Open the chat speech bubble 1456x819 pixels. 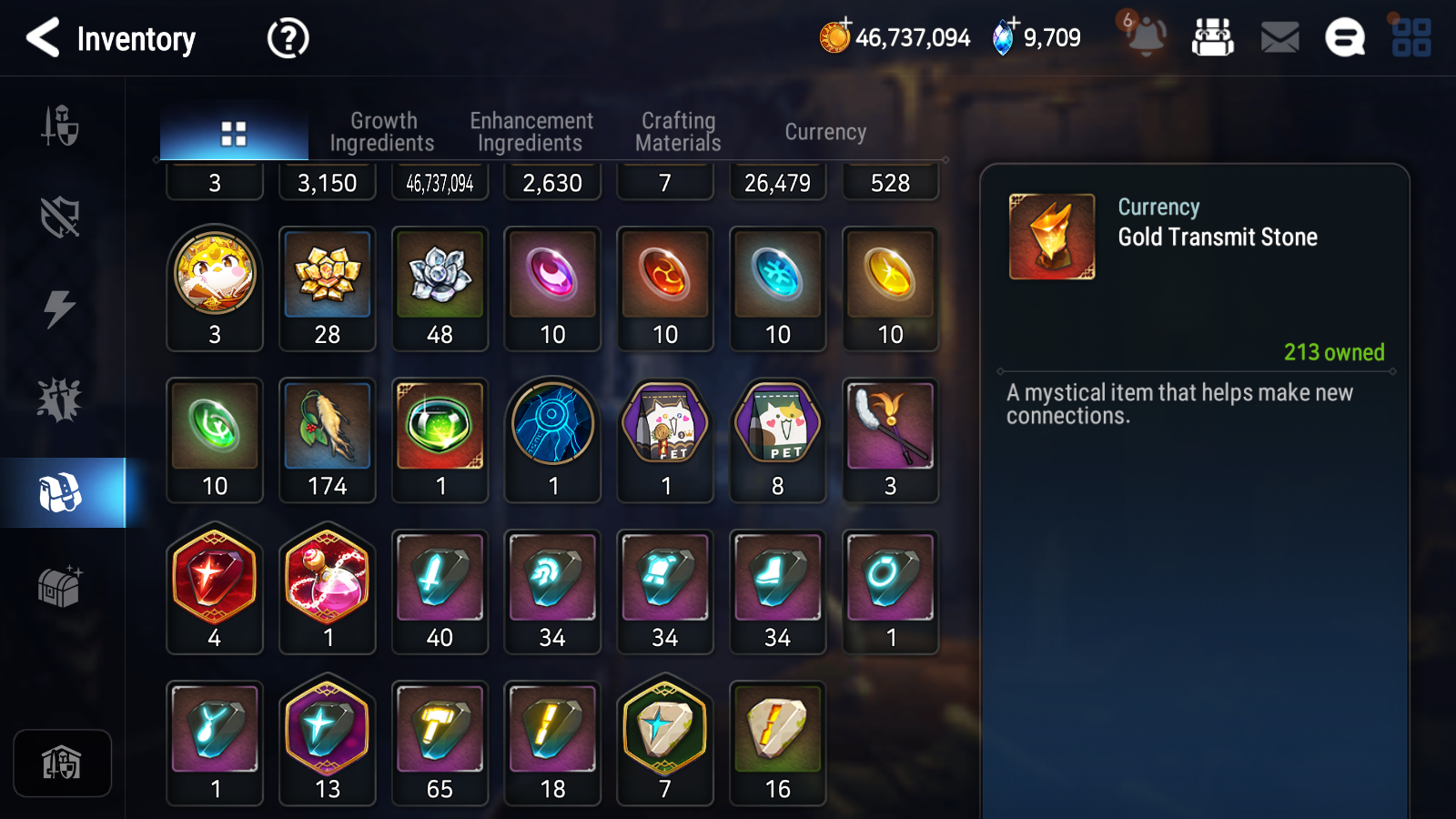(1345, 38)
